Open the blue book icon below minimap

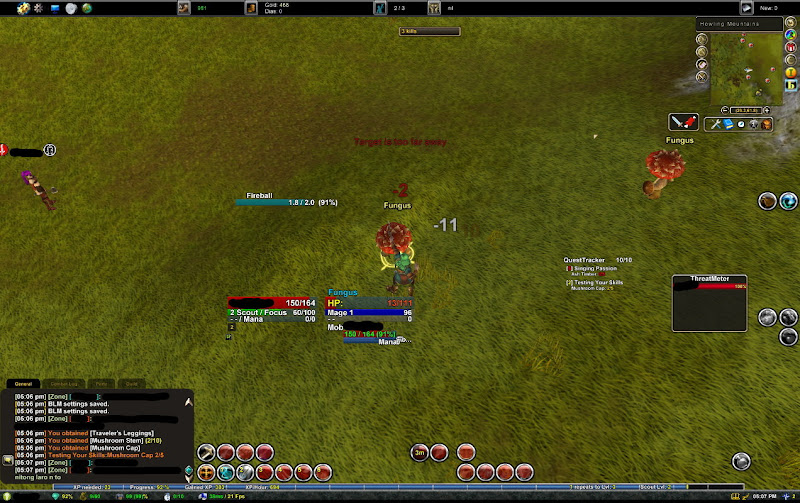tap(729, 124)
